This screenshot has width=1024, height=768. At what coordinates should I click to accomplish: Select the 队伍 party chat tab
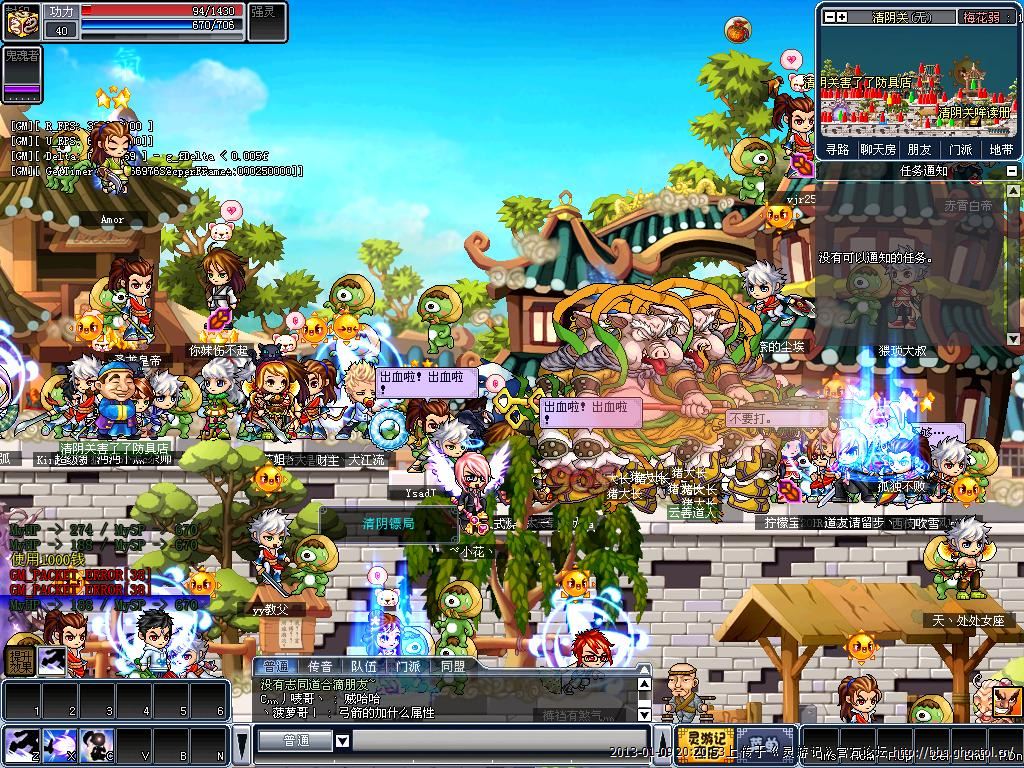pos(363,666)
